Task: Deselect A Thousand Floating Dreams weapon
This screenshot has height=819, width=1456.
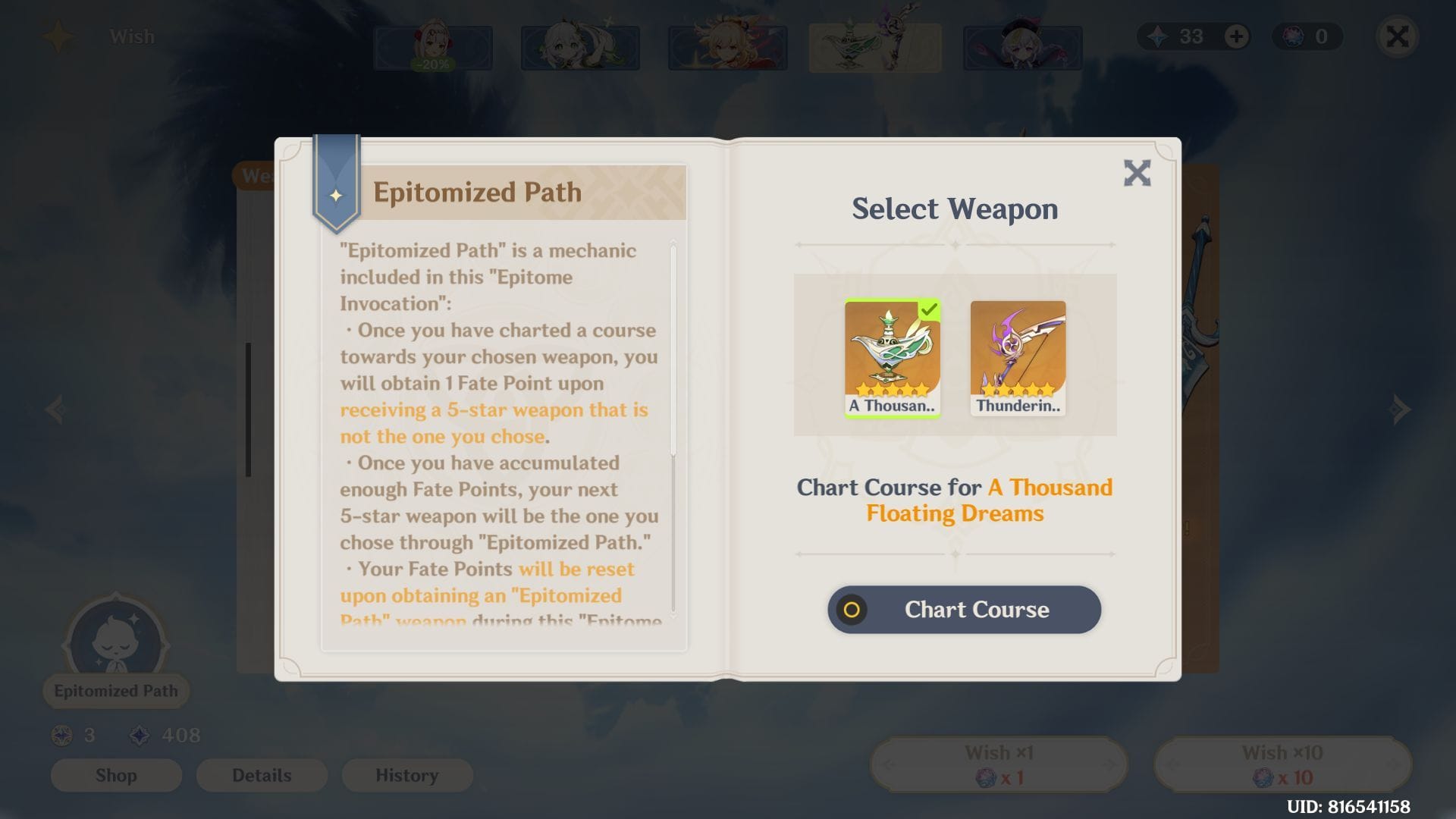Action: pos(892,356)
